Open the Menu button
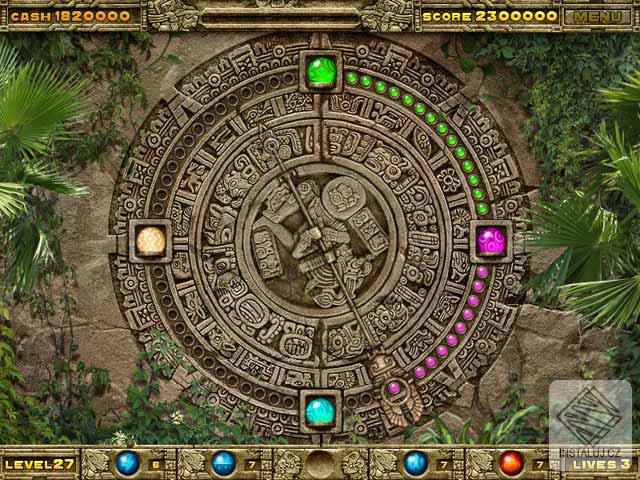The height and width of the screenshot is (480, 640). point(597,16)
